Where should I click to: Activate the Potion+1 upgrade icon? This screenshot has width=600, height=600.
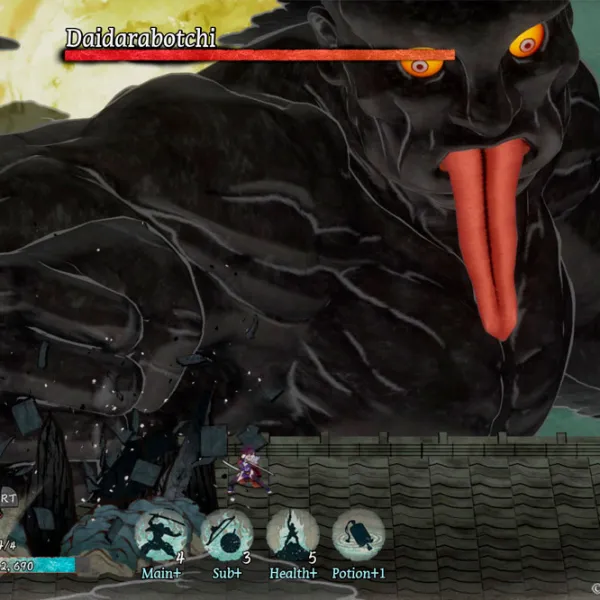[x=358, y=537]
